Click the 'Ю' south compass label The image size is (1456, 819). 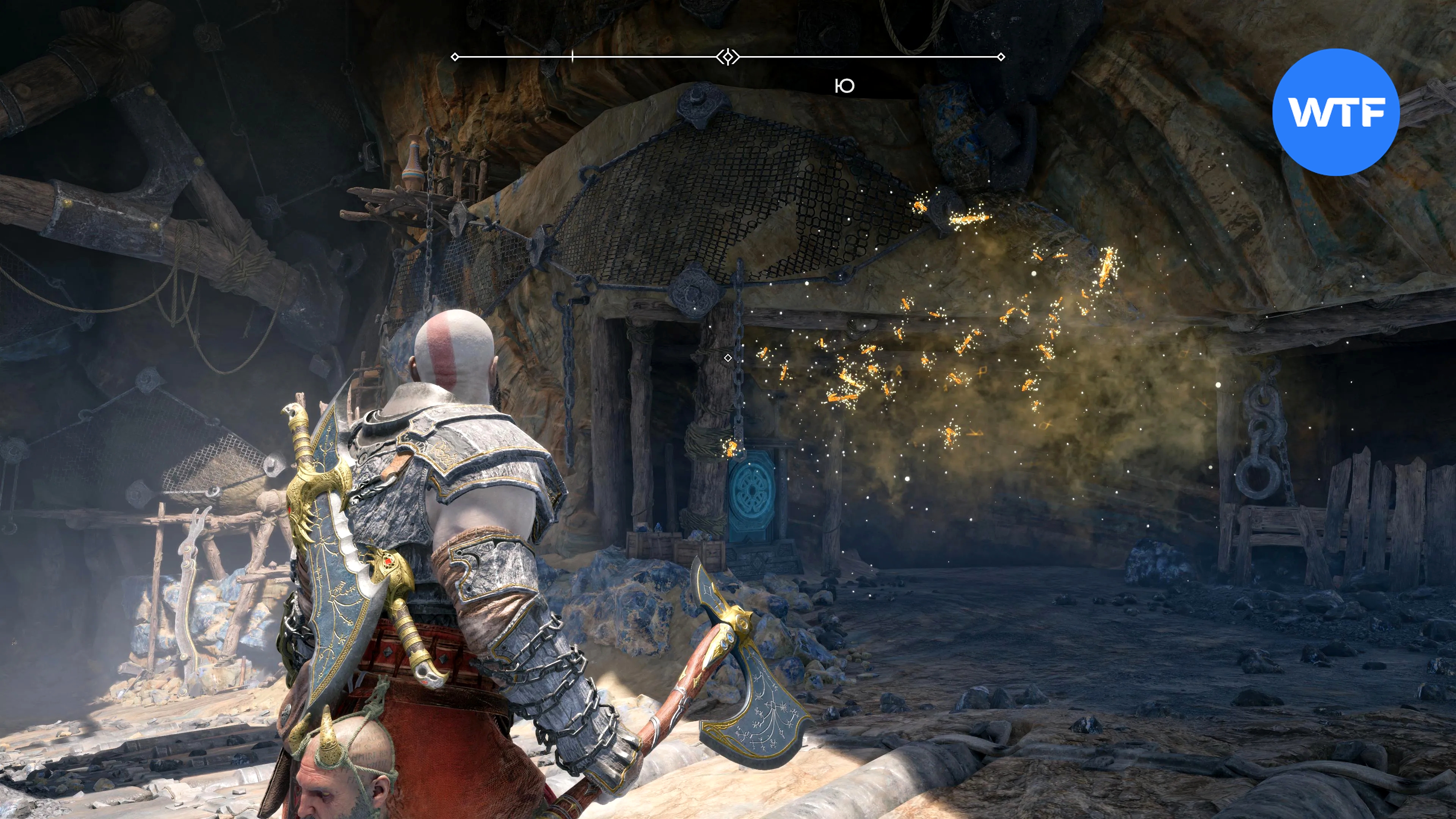click(x=844, y=86)
